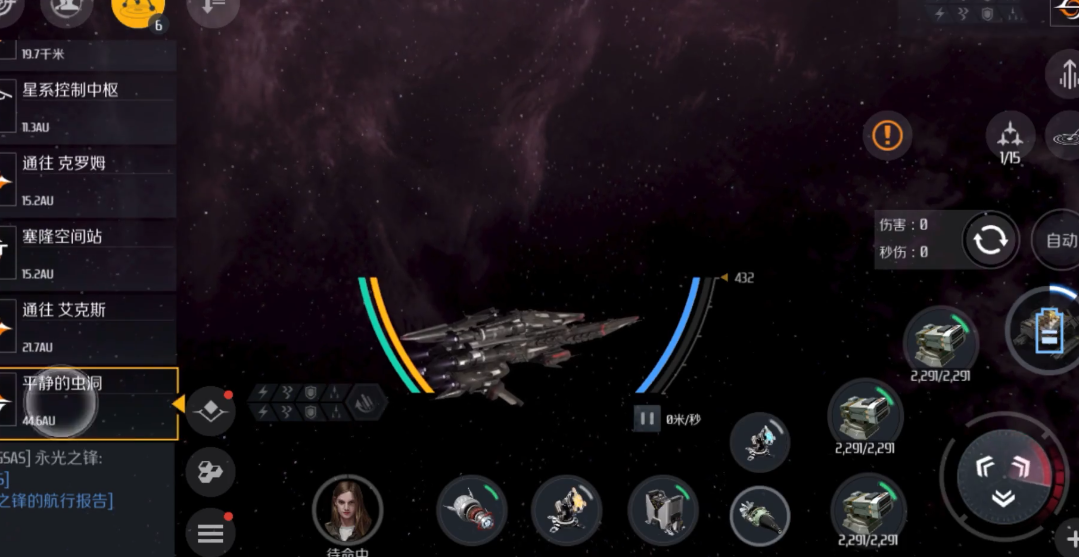Screen dimensions: 1079x557
Task: Open the hexagon cluster menu button
Action: 210,473
